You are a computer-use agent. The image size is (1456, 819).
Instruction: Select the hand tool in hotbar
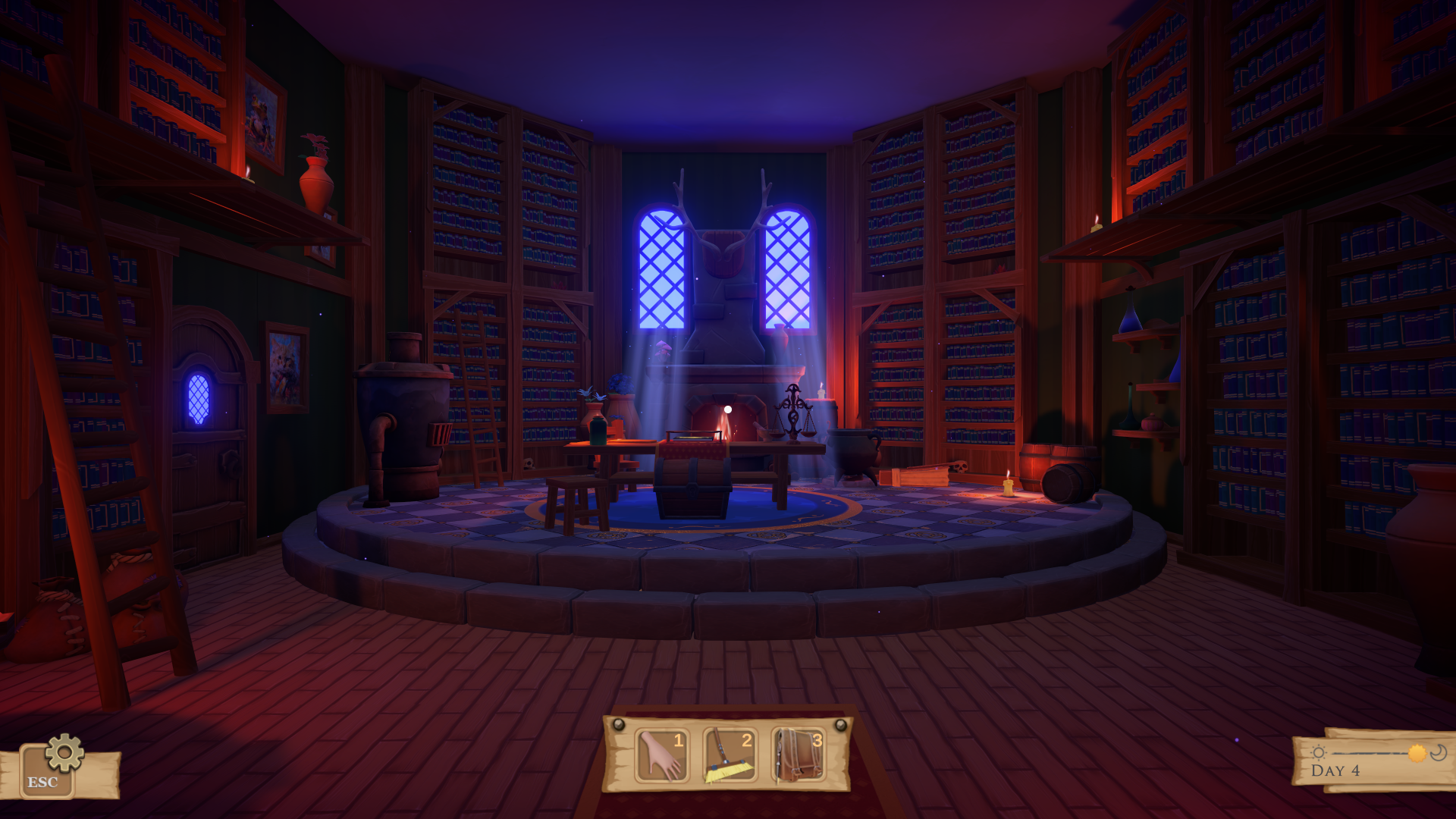661,755
